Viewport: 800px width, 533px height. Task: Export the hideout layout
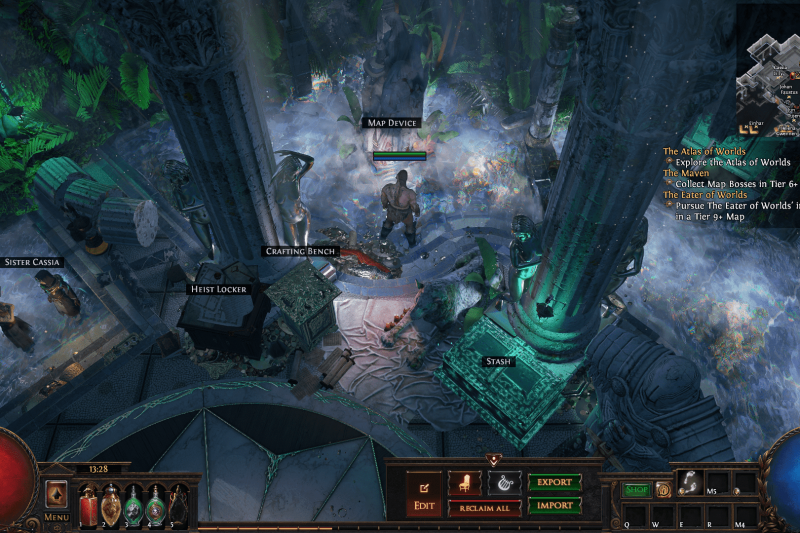tap(554, 482)
